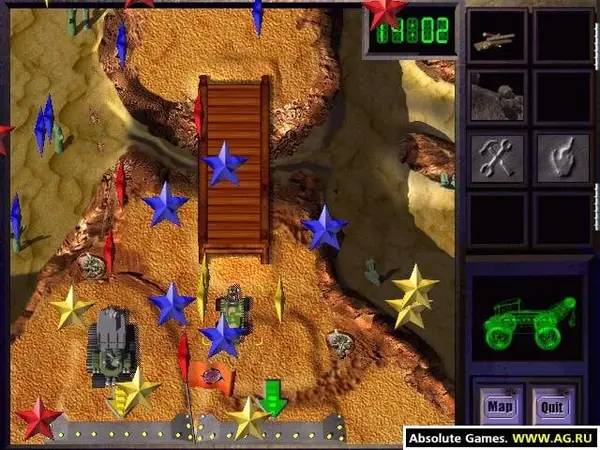Activate the crossed wrench repair tools
The height and width of the screenshot is (450, 600).
coord(498,156)
